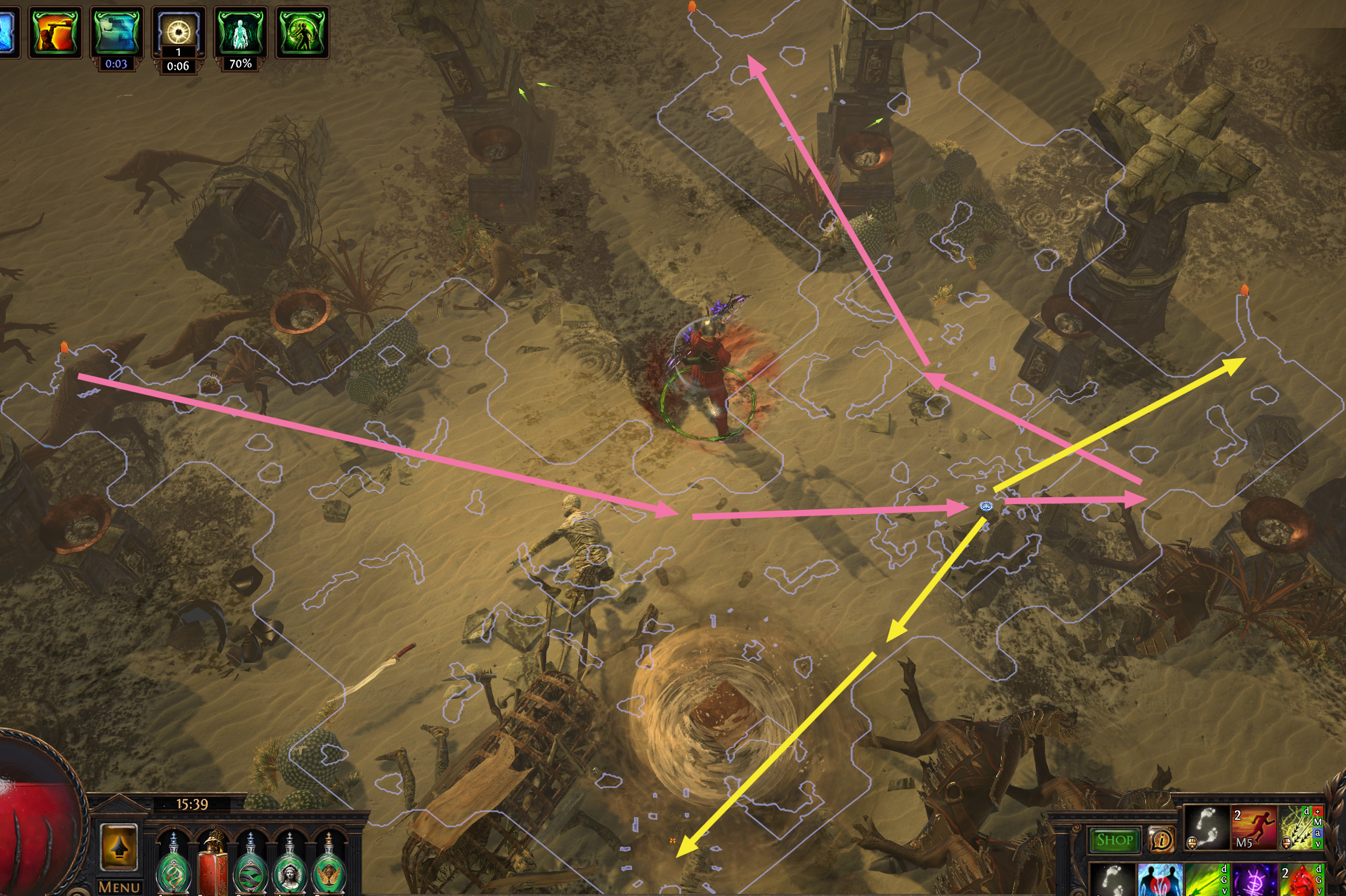
Task: Click the blue dashing figure buff icon
Action: point(117,32)
